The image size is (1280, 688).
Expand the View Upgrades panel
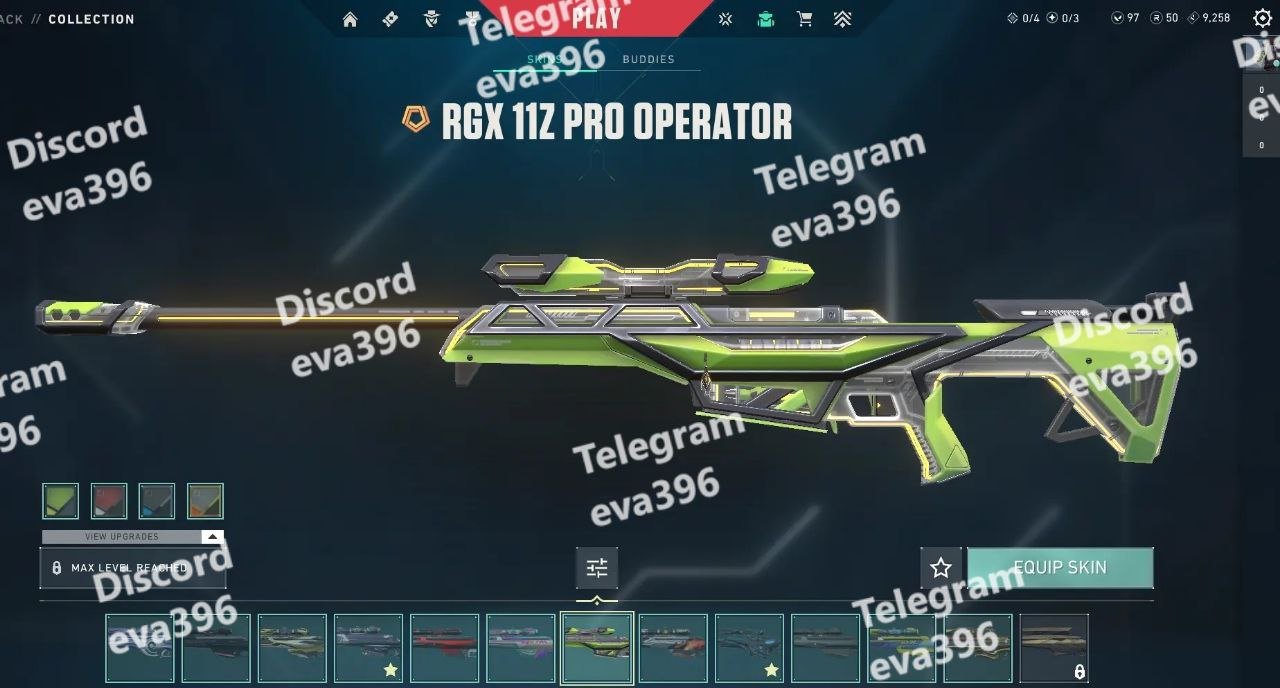[132, 537]
